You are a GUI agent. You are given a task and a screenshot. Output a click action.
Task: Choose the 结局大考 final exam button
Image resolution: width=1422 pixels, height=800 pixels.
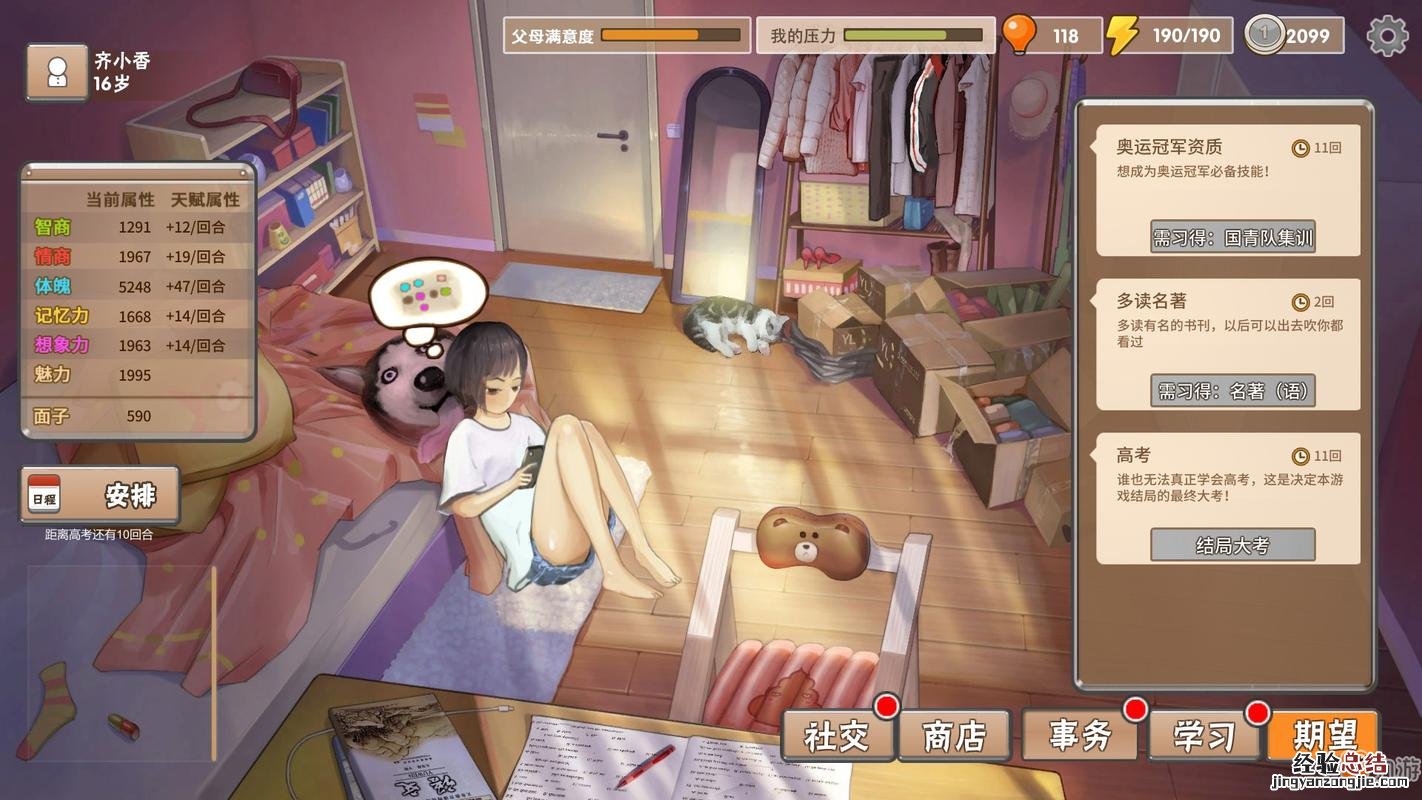click(1232, 545)
